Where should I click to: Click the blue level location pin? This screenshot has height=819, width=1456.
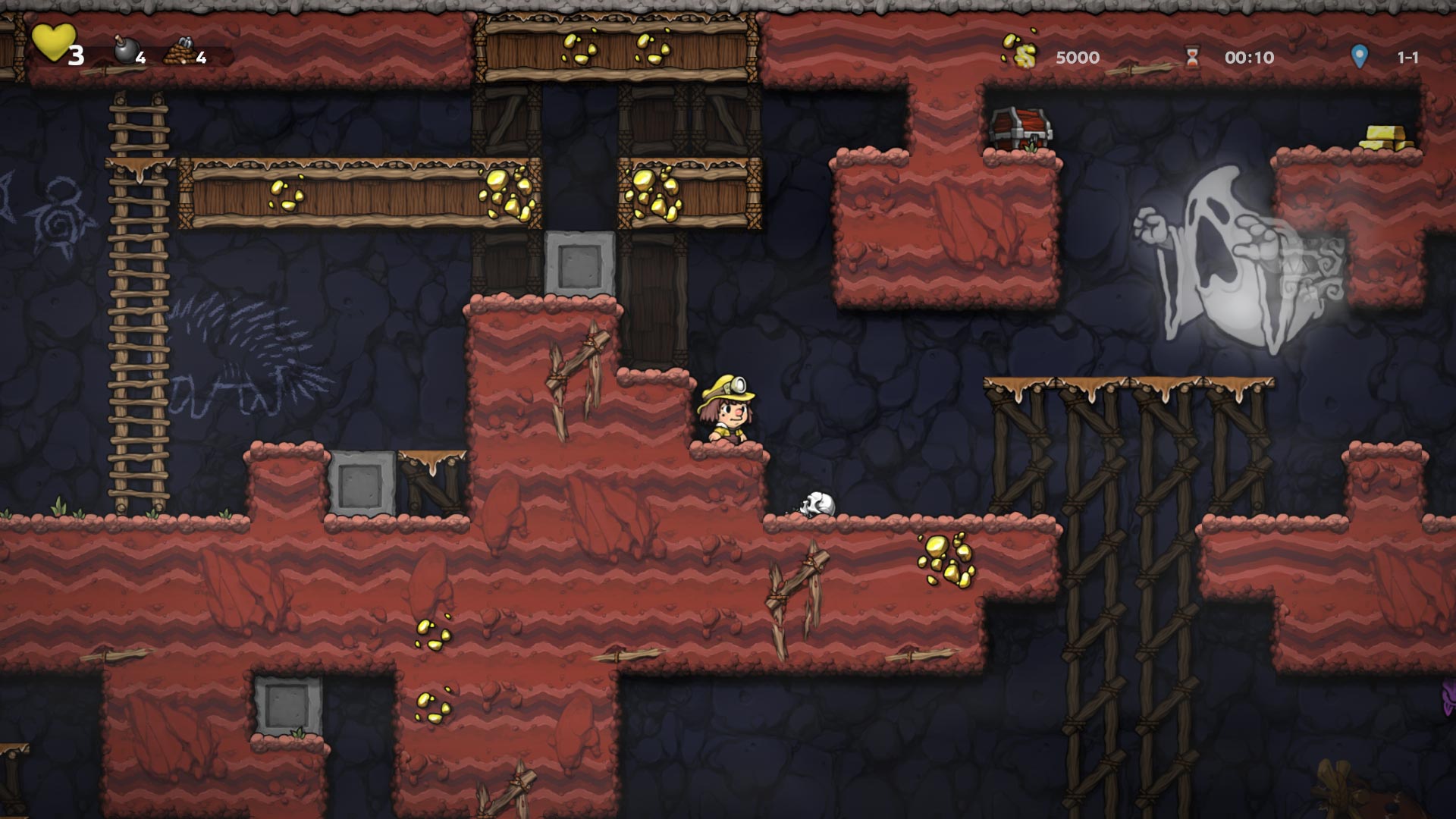(x=1359, y=56)
